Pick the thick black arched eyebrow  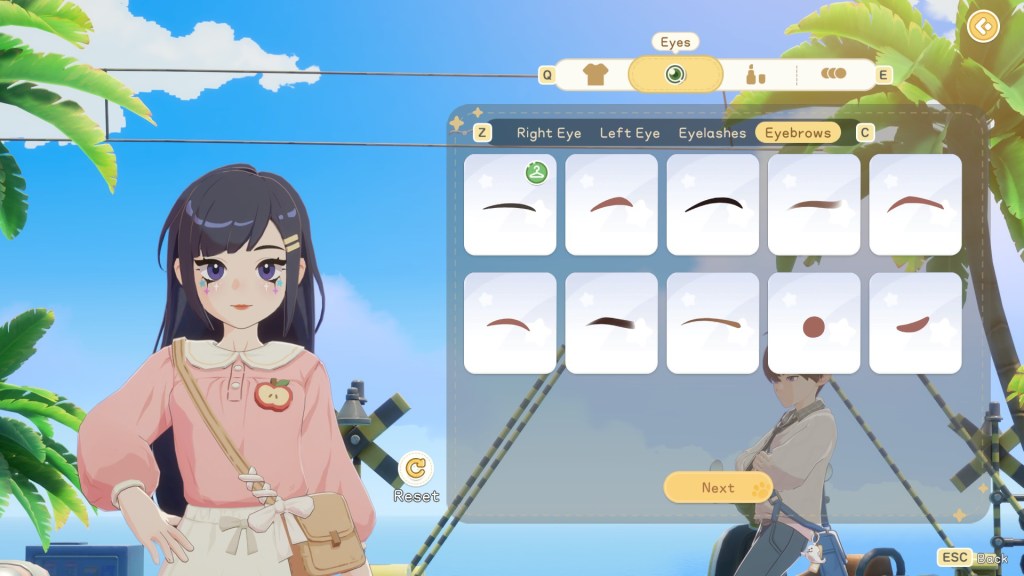tap(713, 205)
